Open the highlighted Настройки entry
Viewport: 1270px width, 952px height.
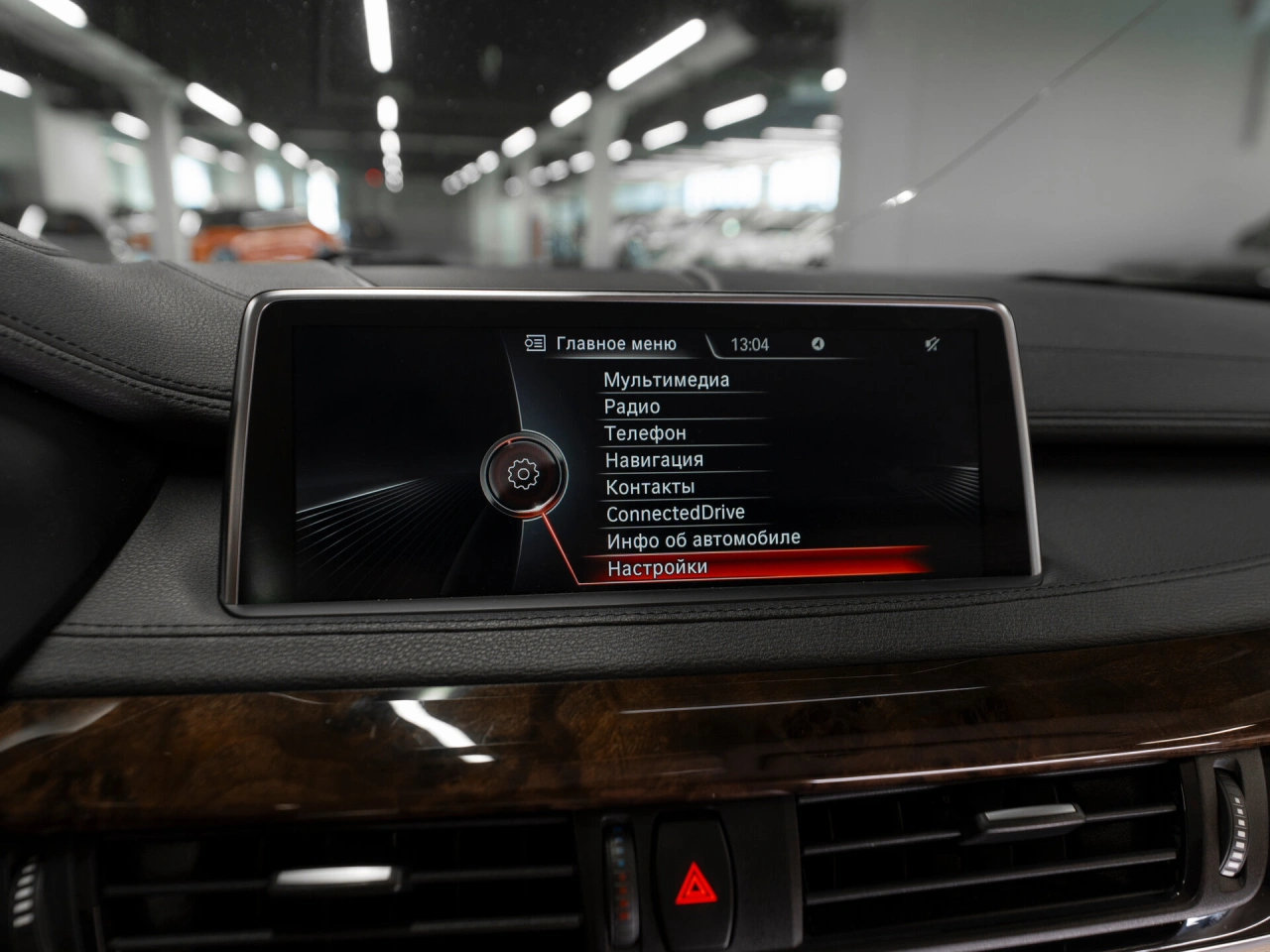[x=658, y=568]
